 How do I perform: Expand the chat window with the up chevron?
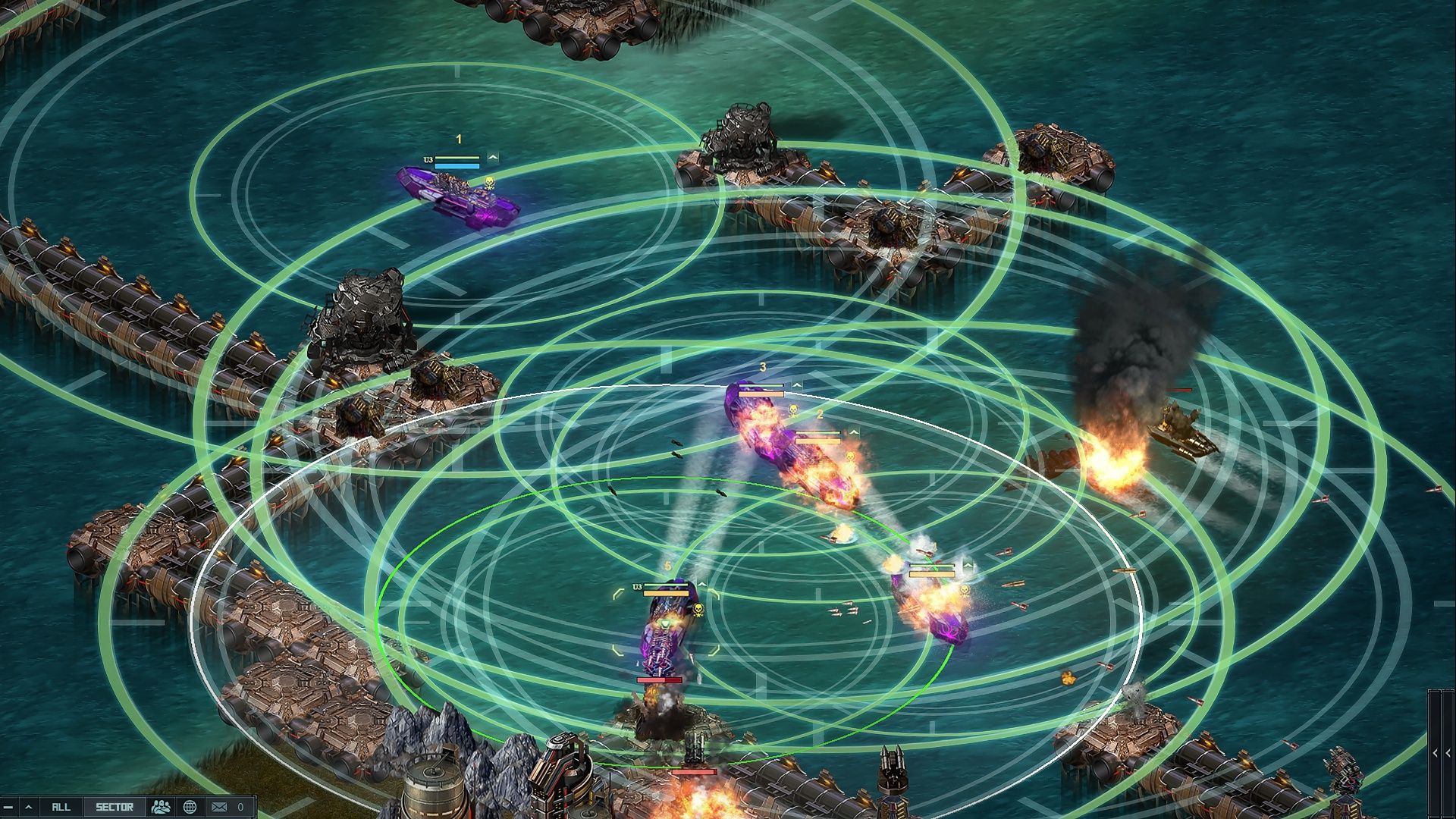[29, 808]
